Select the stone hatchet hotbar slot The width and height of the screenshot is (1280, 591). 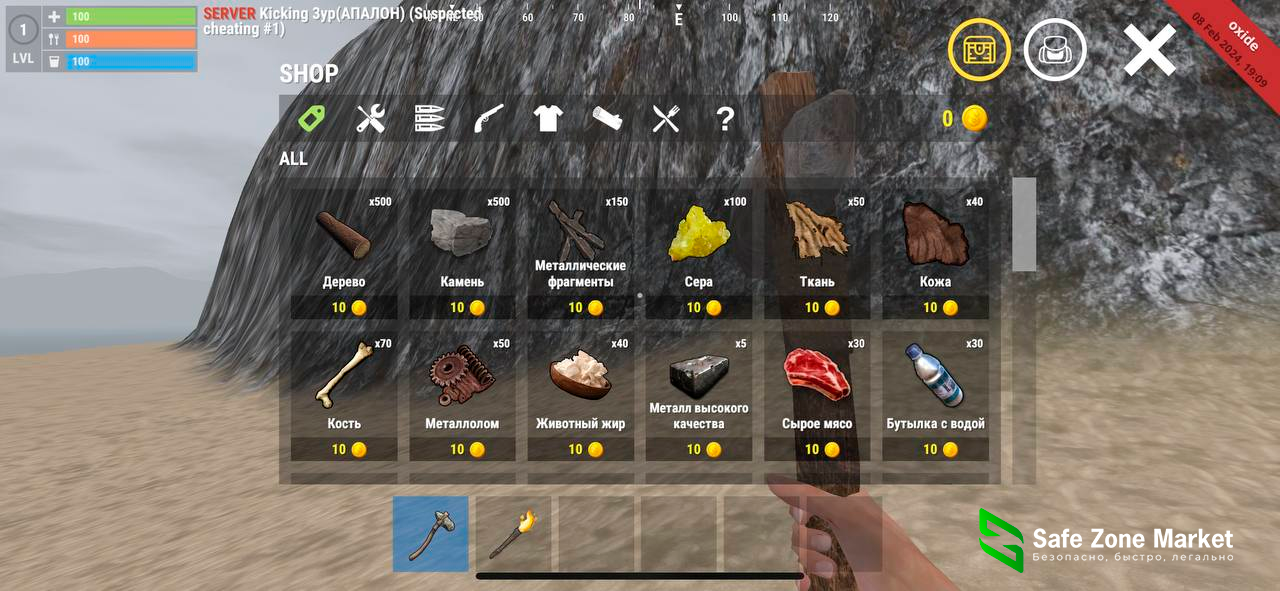[x=431, y=534]
